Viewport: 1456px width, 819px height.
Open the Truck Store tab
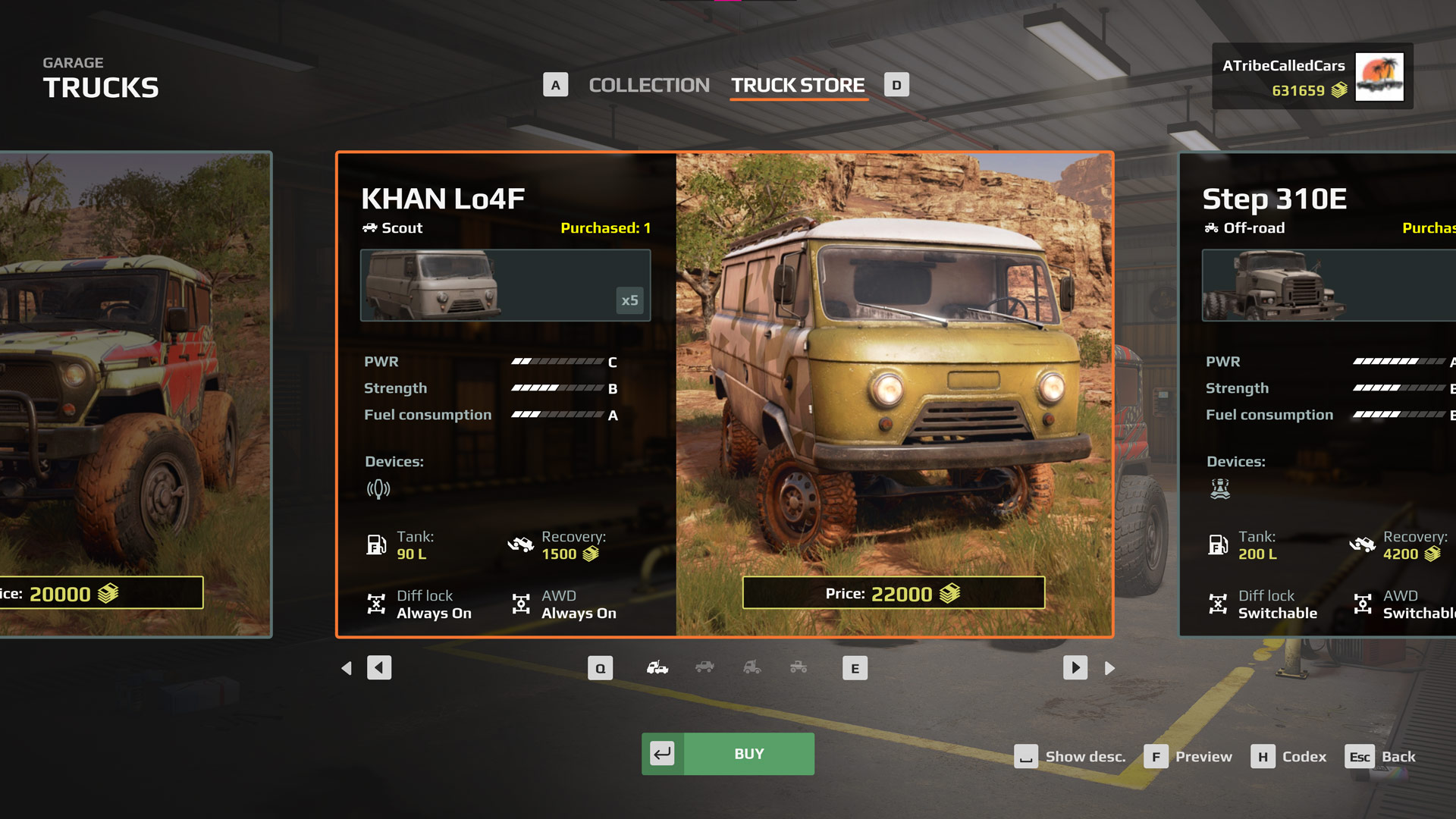point(798,86)
